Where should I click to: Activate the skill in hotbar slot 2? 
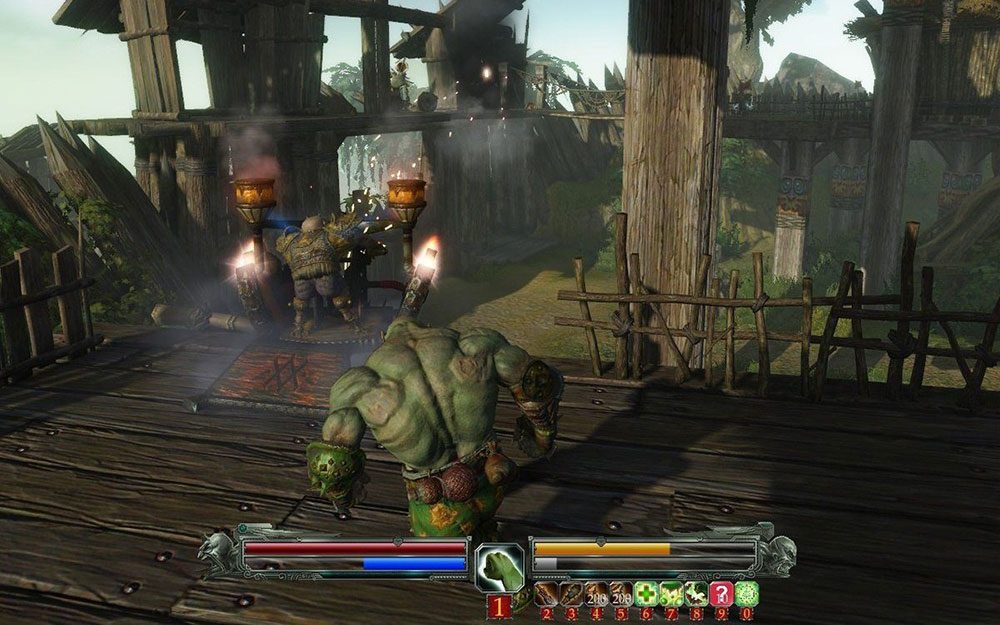[546, 594]
